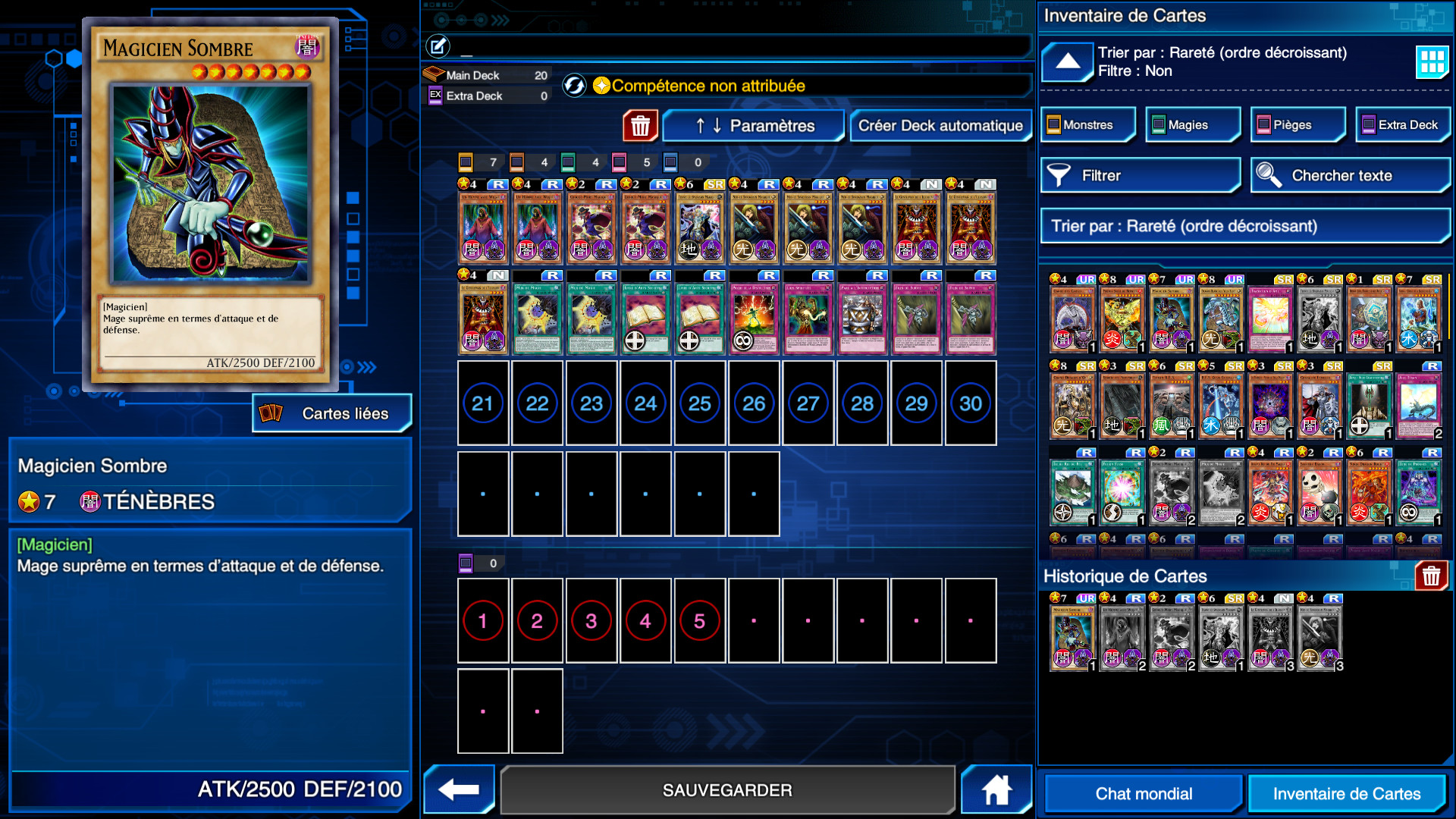Toggle the Monstres card filter

(1087, 124)
